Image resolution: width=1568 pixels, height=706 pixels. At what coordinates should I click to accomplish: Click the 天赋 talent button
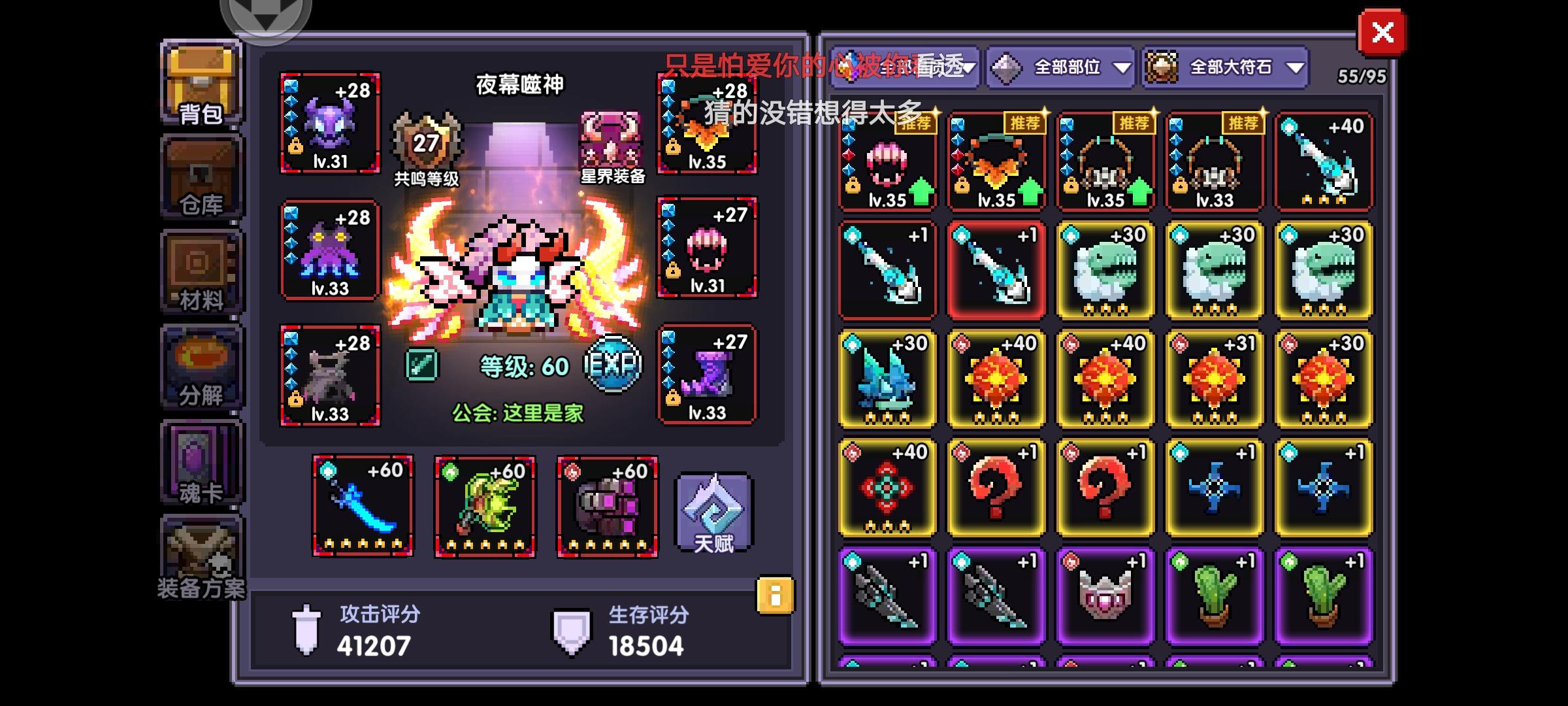point(715,513)
